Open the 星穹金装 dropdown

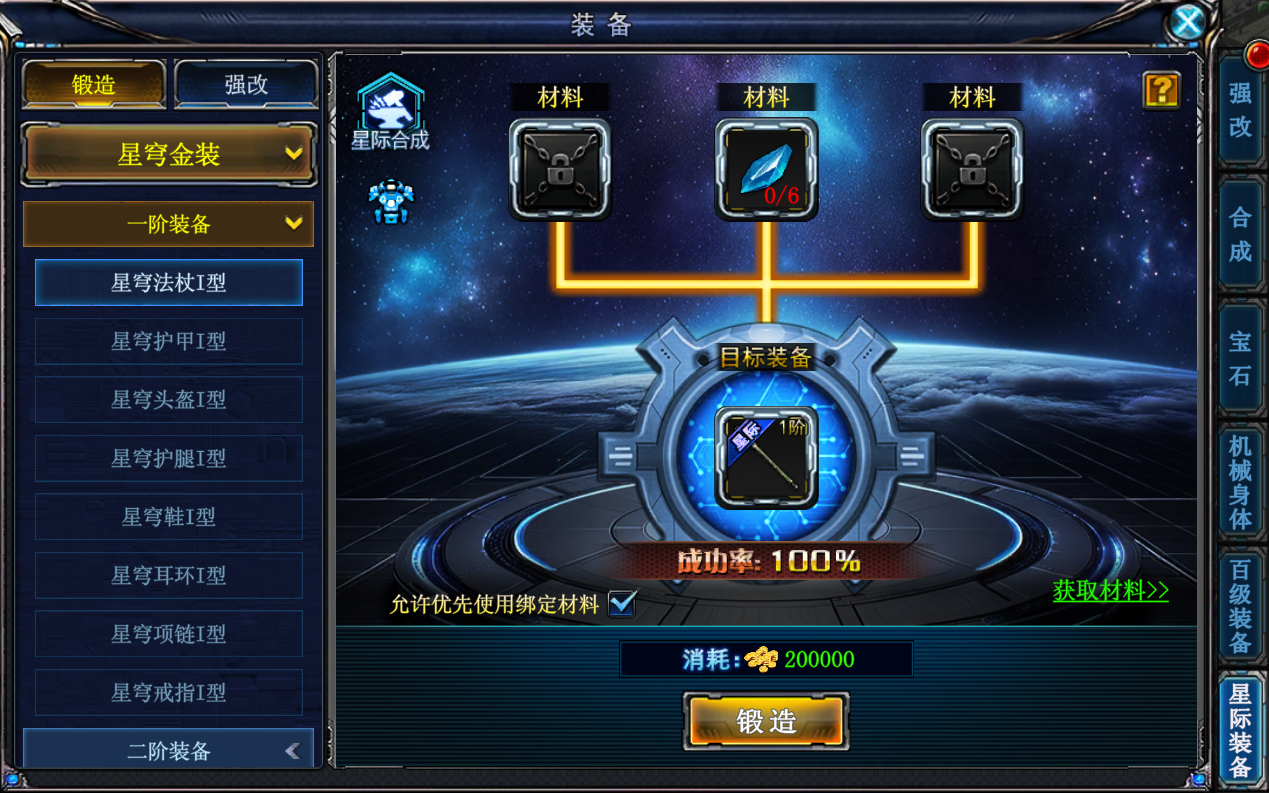click(x=169, y=155)
